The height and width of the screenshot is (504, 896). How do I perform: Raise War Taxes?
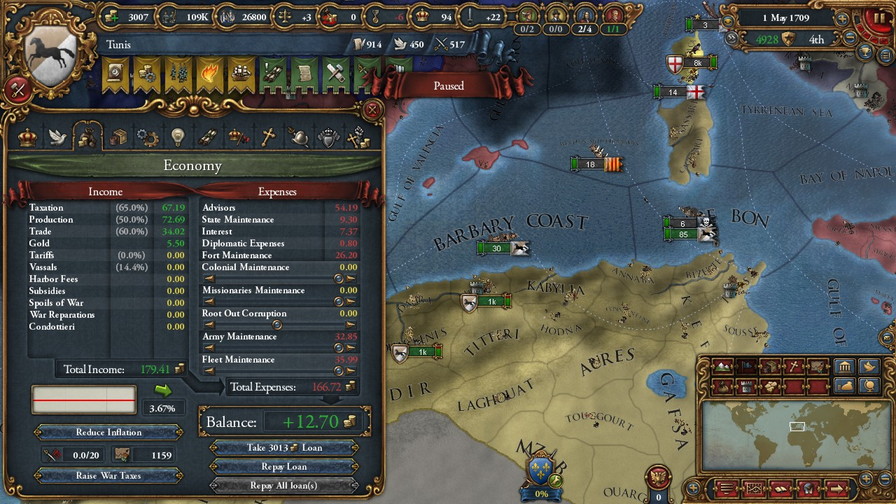pyautogui.click(x=109, y=476)
